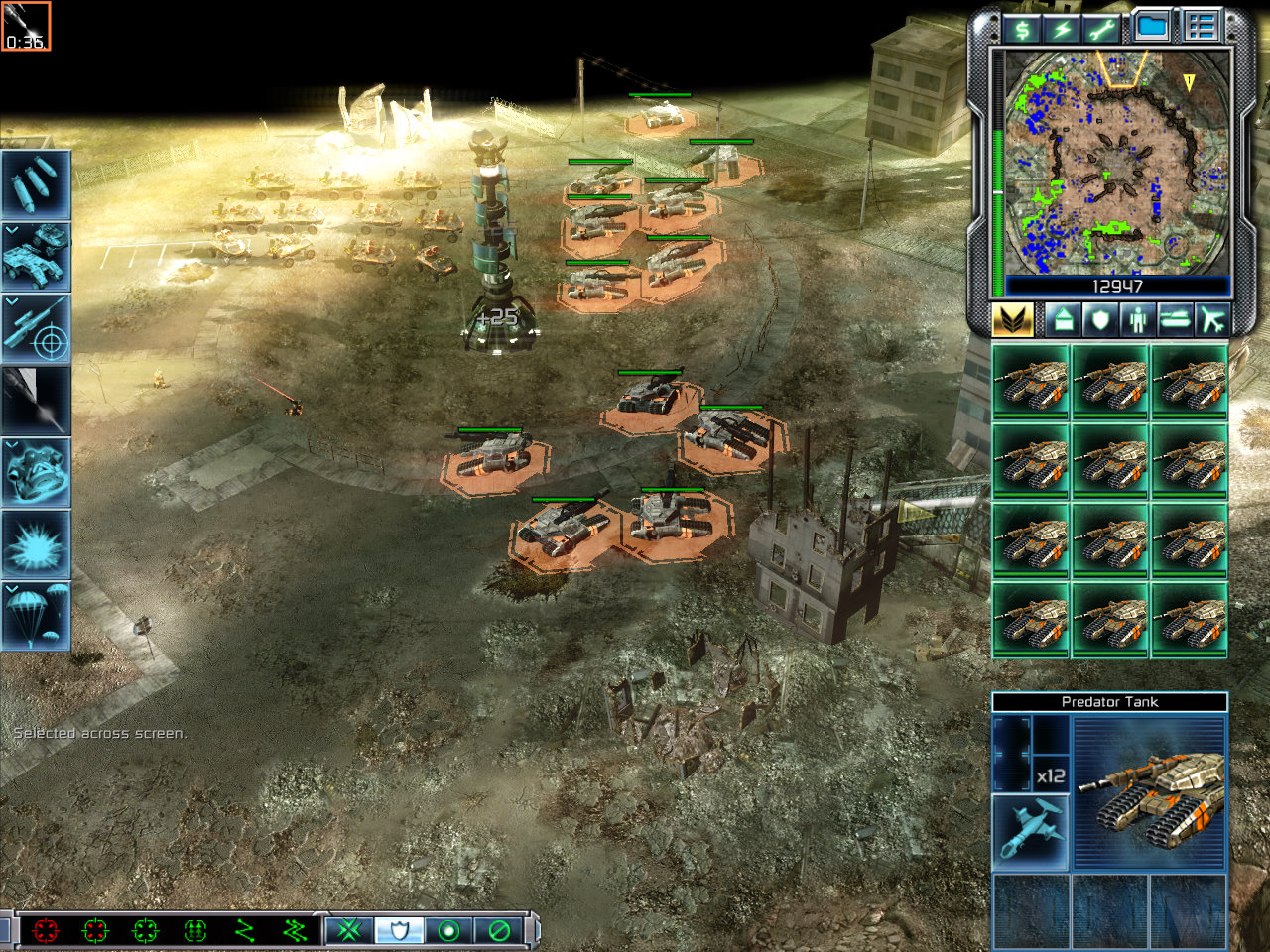Click the sell structure dollar button

coord(1021,29)
